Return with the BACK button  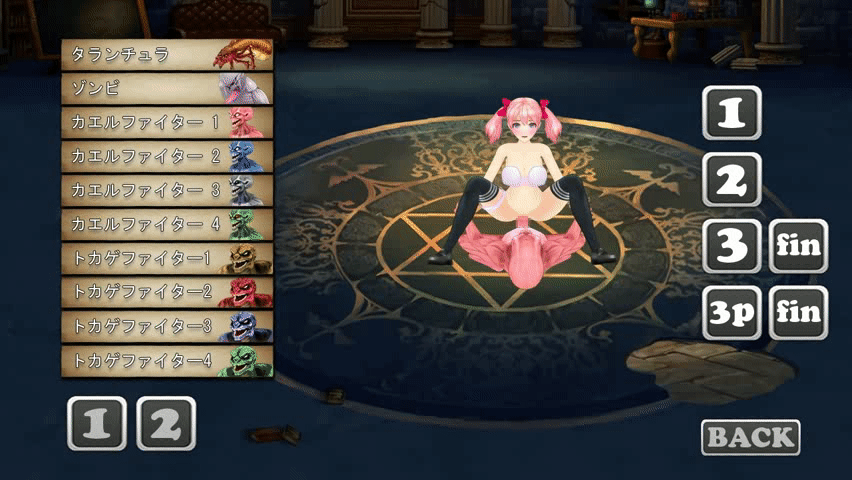coord(751,437)
